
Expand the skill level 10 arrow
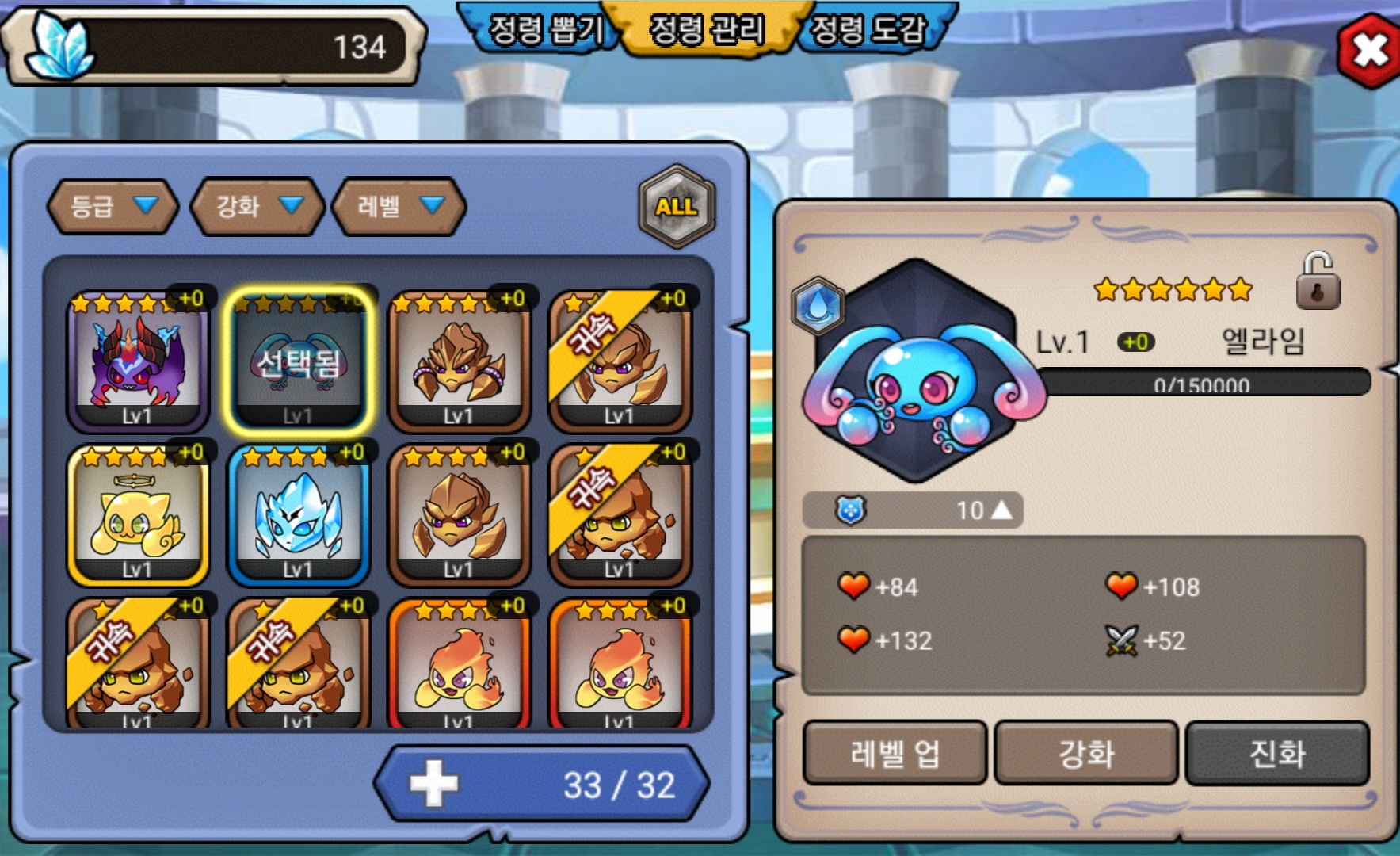pyautogui.click(x=1001, y=510)
